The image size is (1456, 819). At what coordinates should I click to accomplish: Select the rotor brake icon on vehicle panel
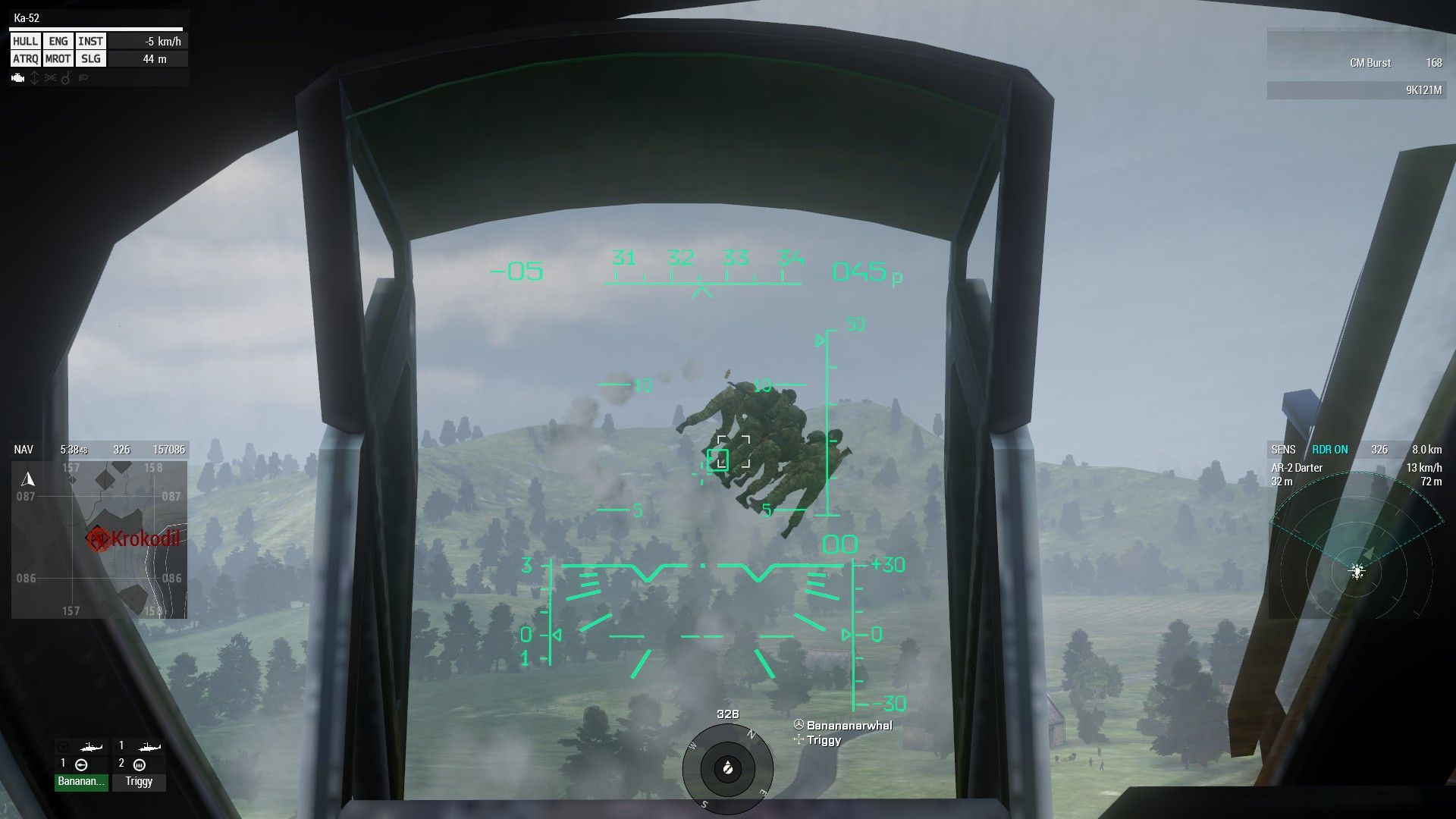tap(50, 78)
